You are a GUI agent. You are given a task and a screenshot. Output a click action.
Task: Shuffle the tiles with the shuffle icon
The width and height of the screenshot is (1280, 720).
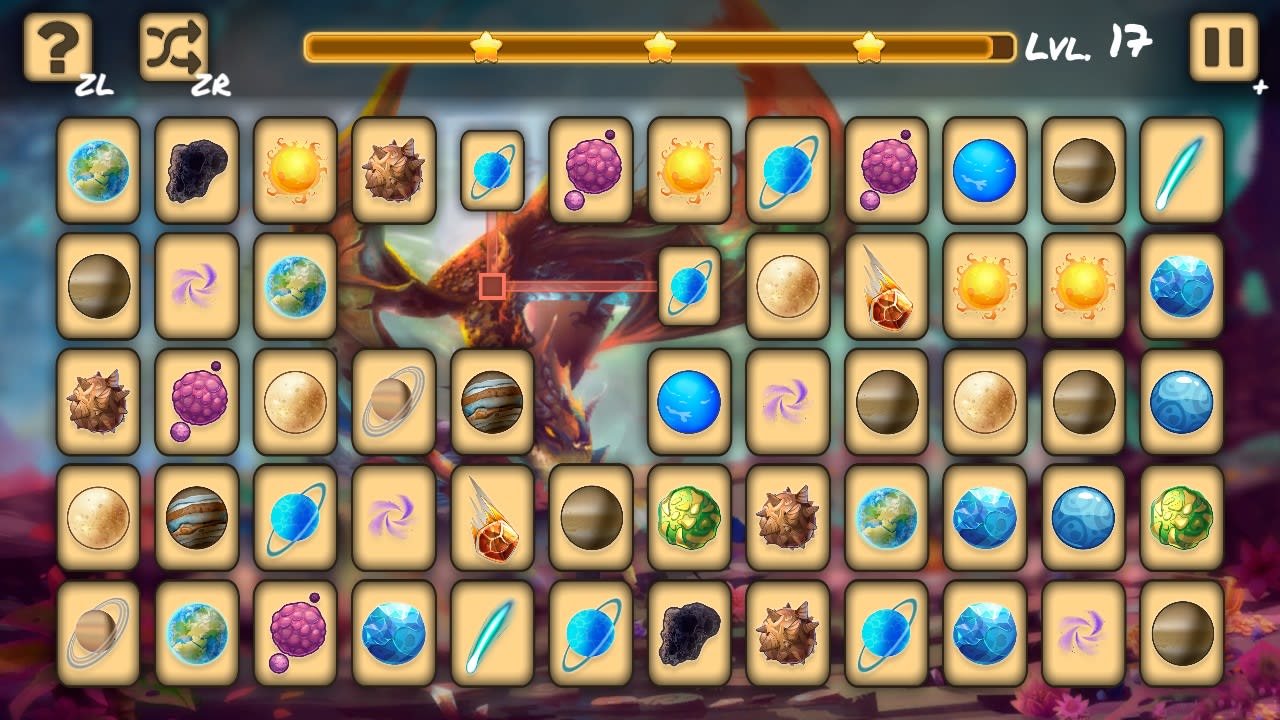coord(175,45)
